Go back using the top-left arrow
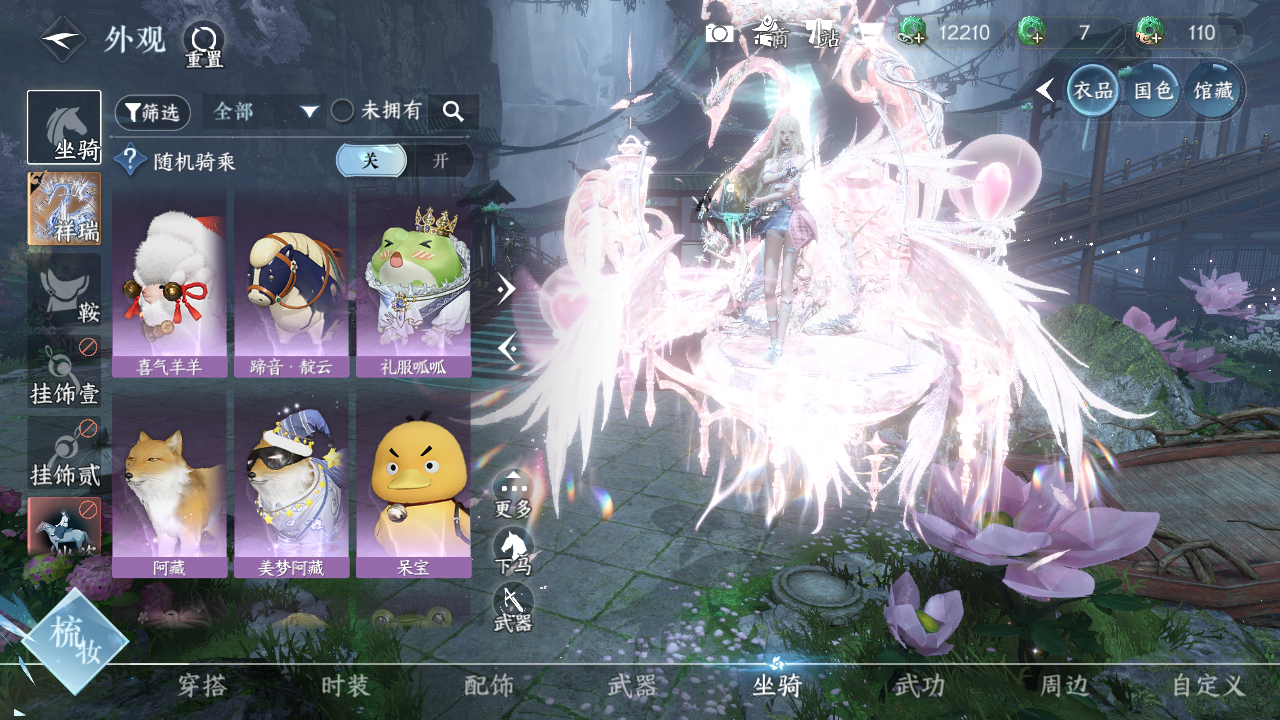The image size is (1280, 720). click(62, 39)
